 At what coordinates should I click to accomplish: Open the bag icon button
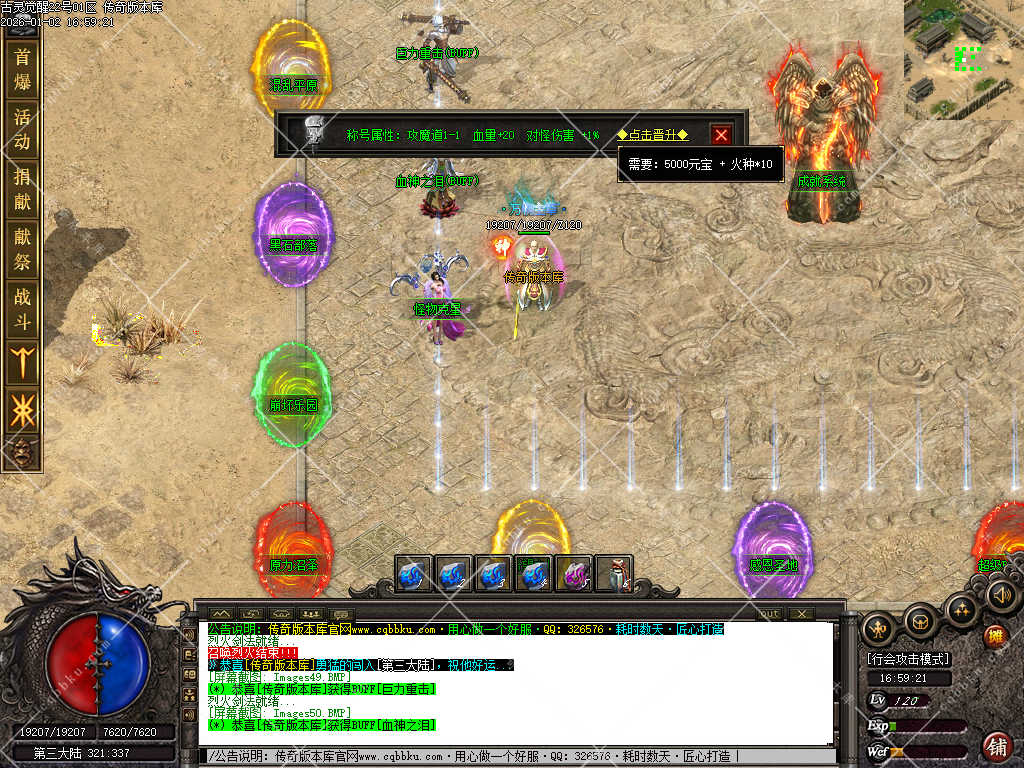(920, 621)
